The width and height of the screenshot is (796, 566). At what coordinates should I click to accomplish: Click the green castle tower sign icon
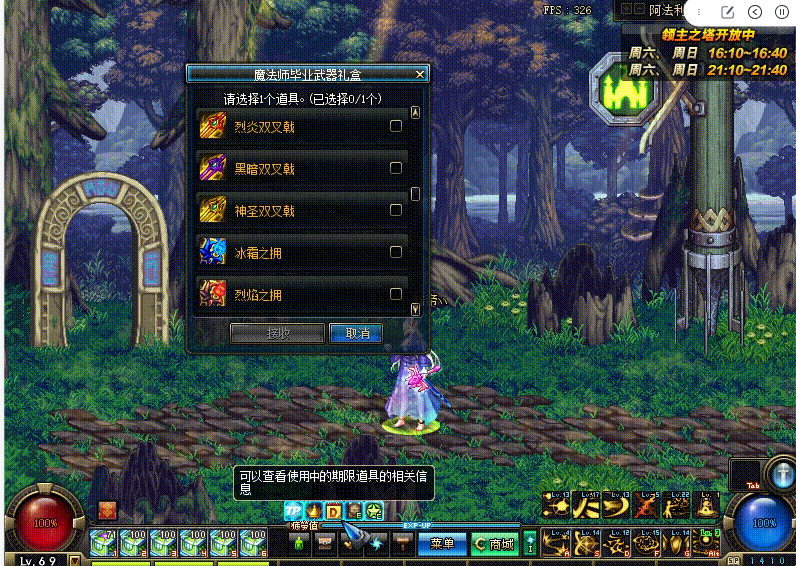621,91
